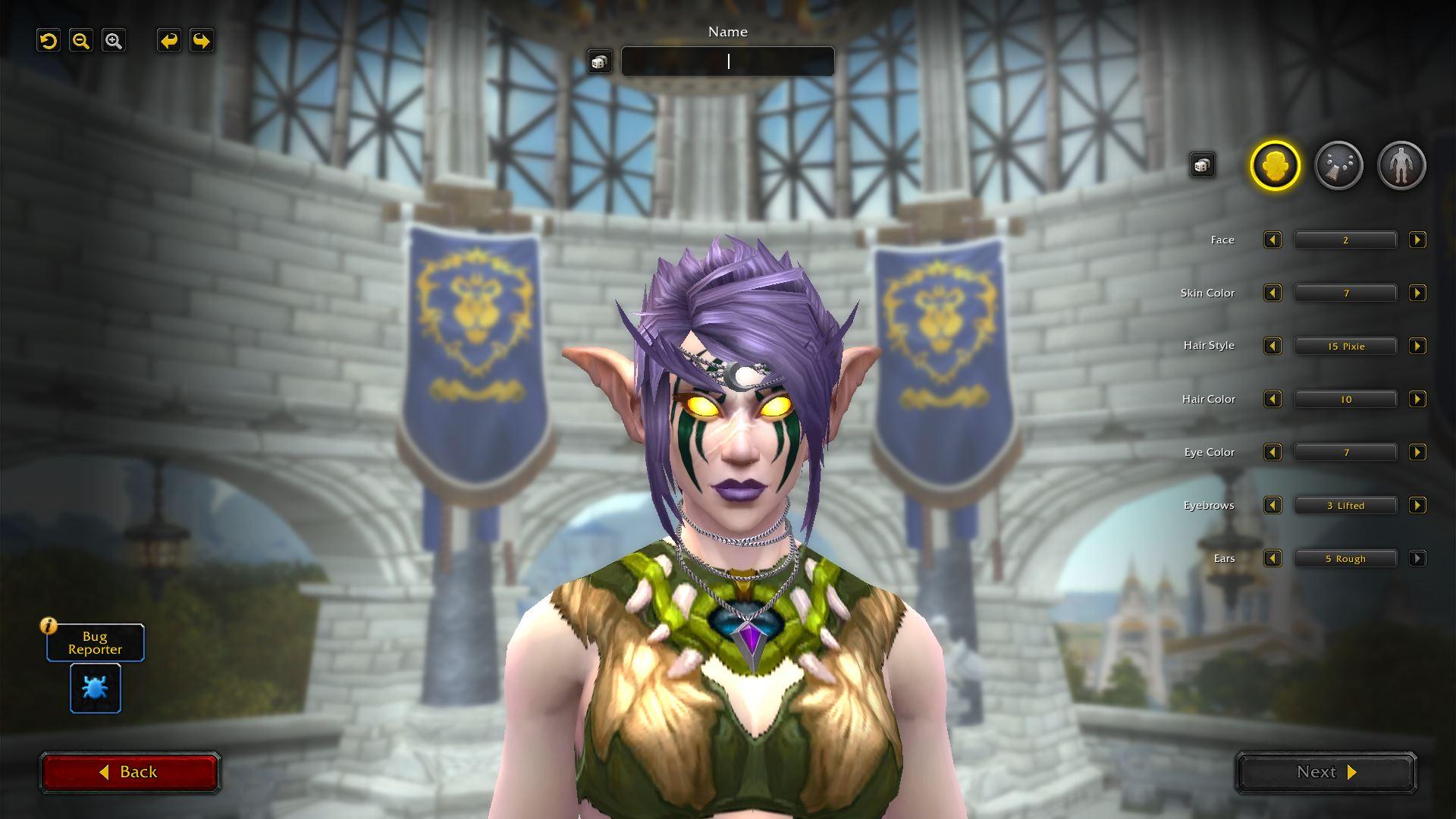1456x819 pixels.
Task: Zoom in on the character
Action: tap(114, 41)
